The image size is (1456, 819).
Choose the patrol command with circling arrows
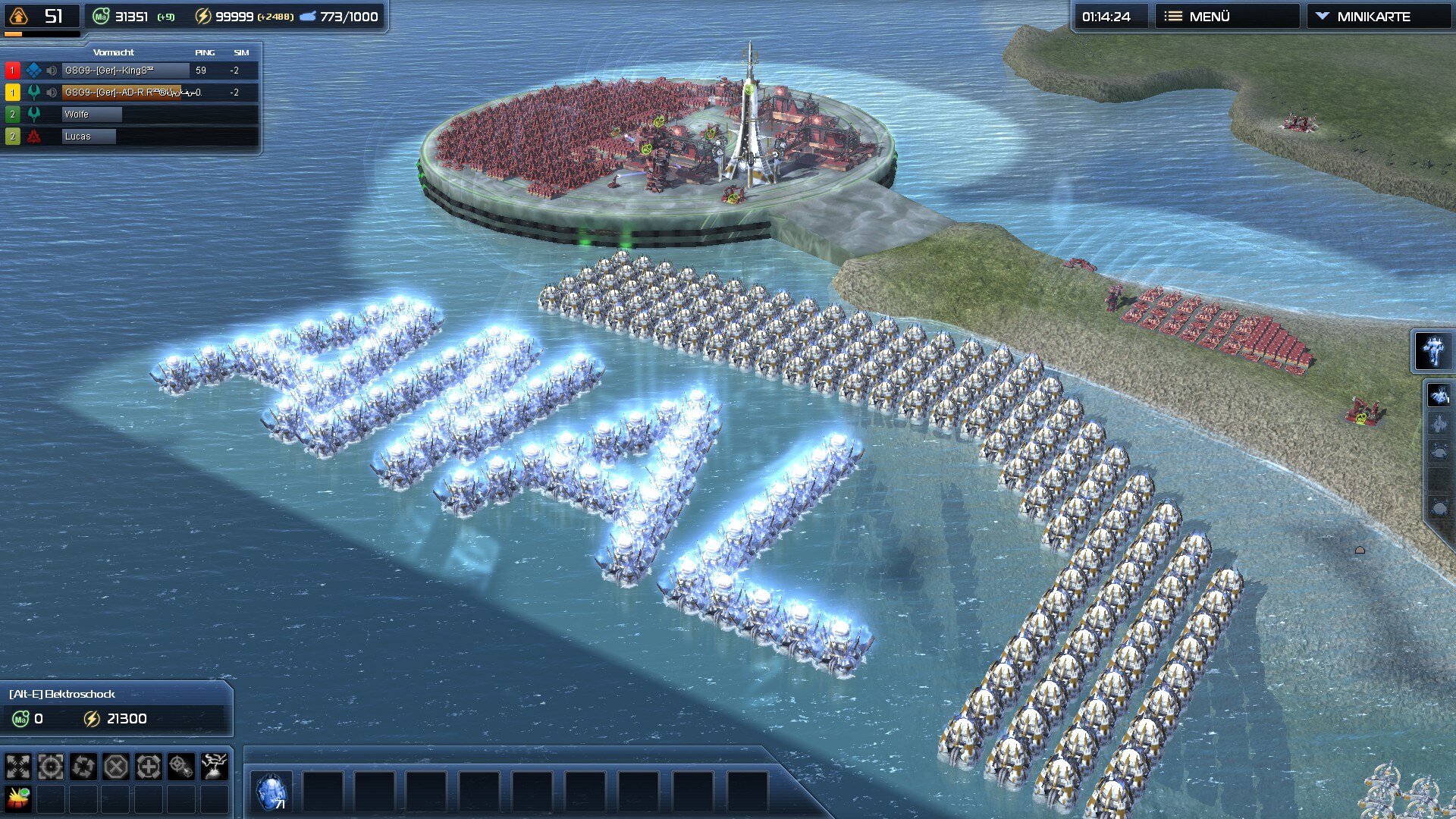(83, 767)
